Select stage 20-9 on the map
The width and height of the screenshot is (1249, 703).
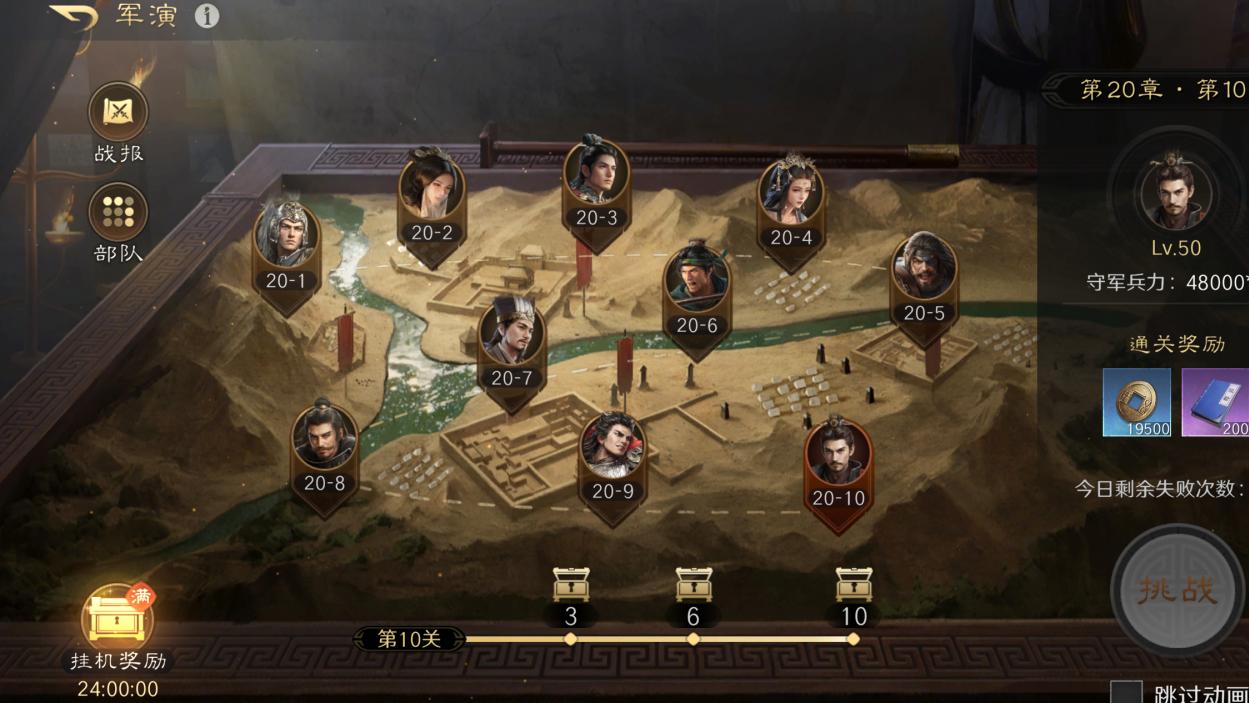(612, 451)
